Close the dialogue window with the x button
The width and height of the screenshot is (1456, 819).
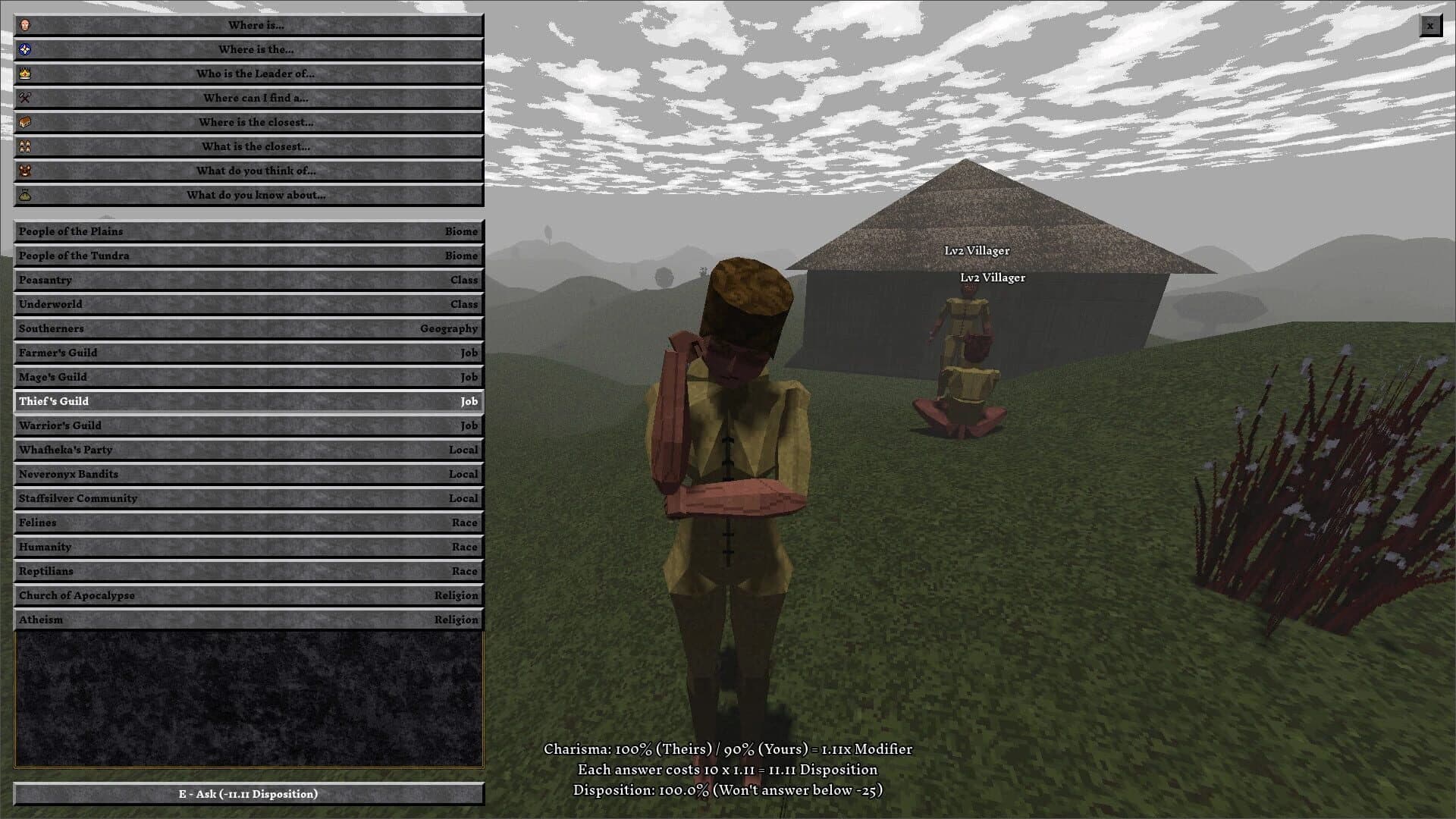pos(1430,25)
